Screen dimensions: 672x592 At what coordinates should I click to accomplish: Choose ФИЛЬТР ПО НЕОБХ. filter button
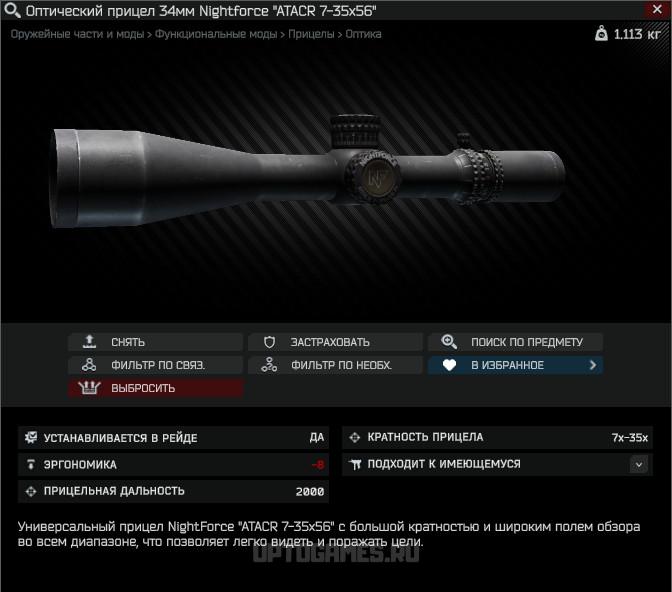(335, 365)
